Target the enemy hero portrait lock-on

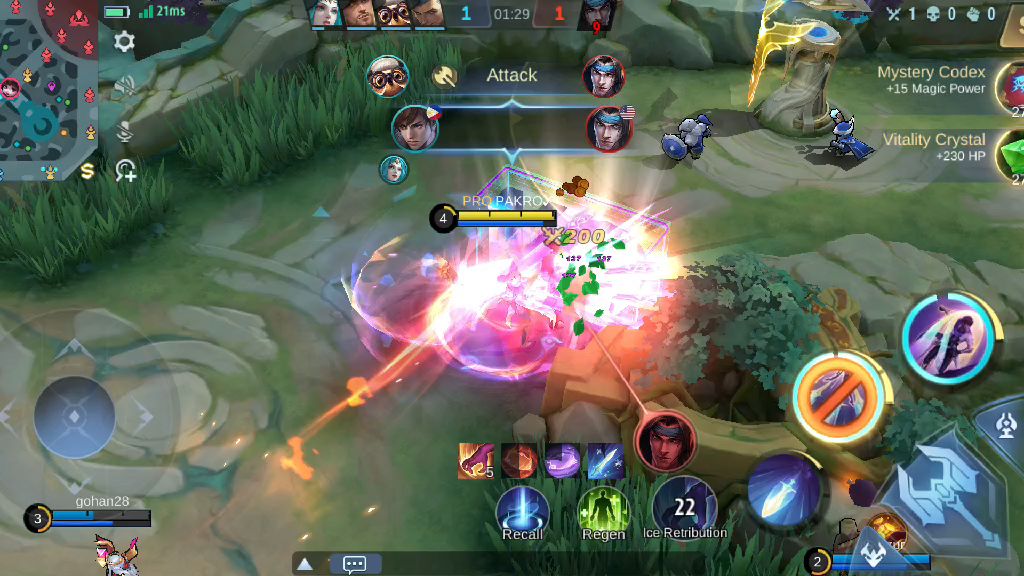(665, 439)
